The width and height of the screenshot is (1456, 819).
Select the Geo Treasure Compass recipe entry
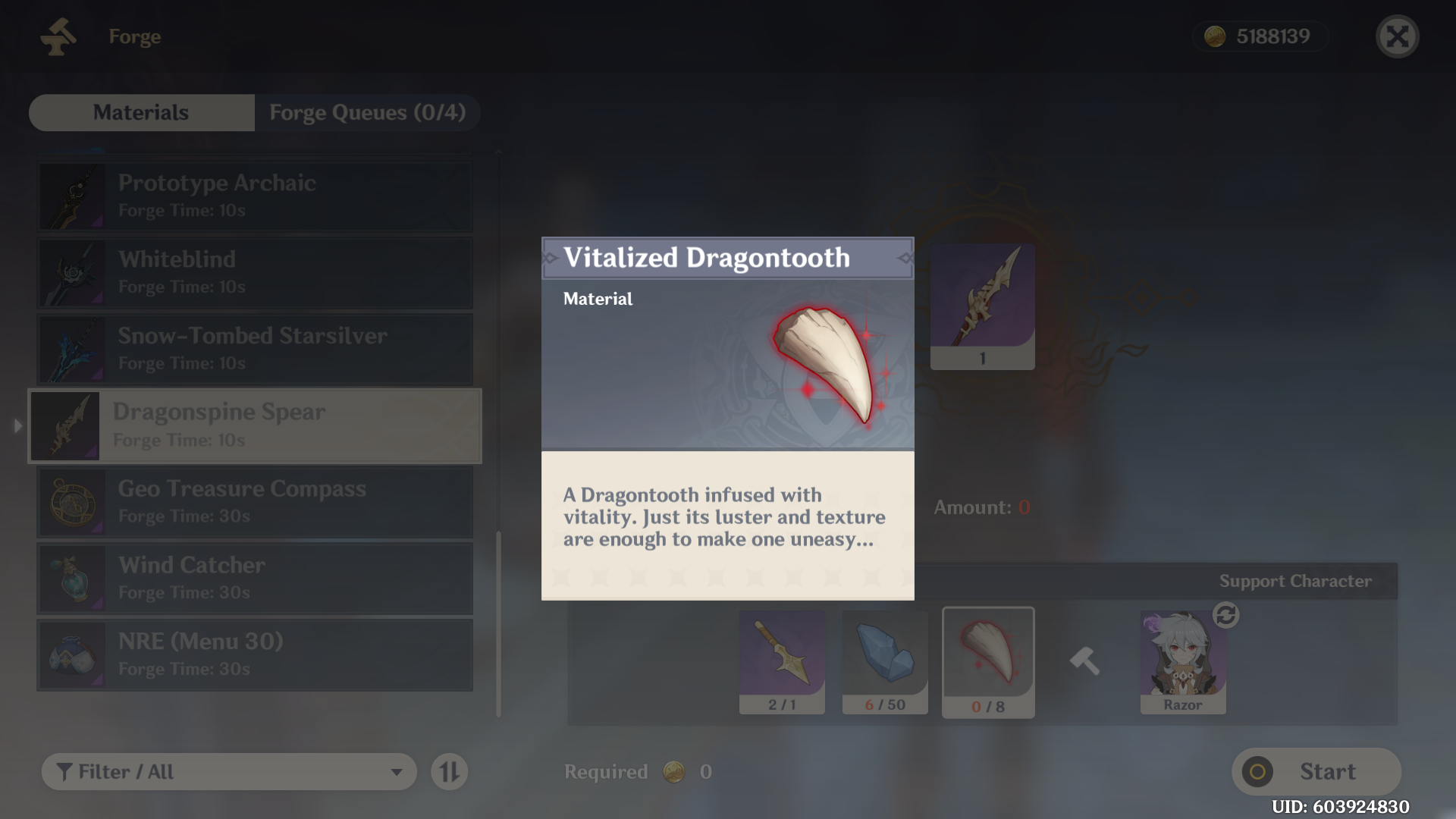254,501
